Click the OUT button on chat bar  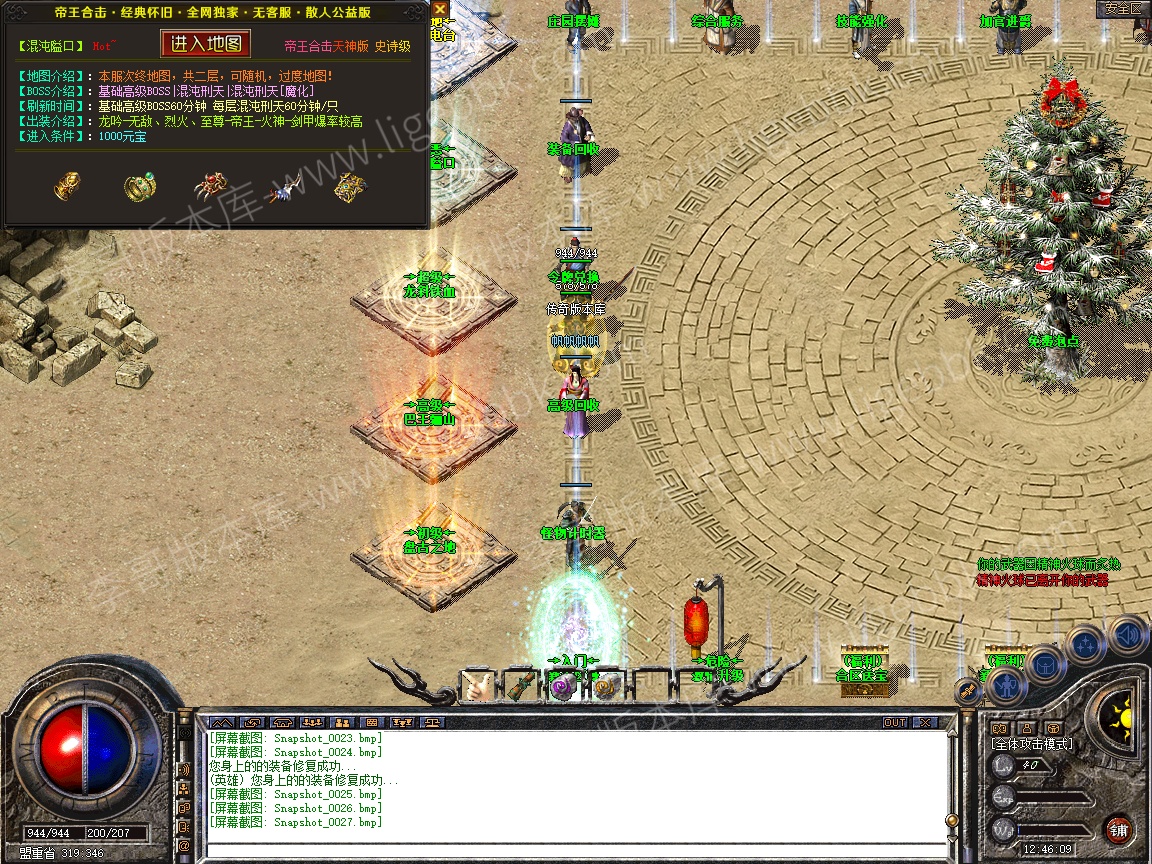tap(894, 722)
